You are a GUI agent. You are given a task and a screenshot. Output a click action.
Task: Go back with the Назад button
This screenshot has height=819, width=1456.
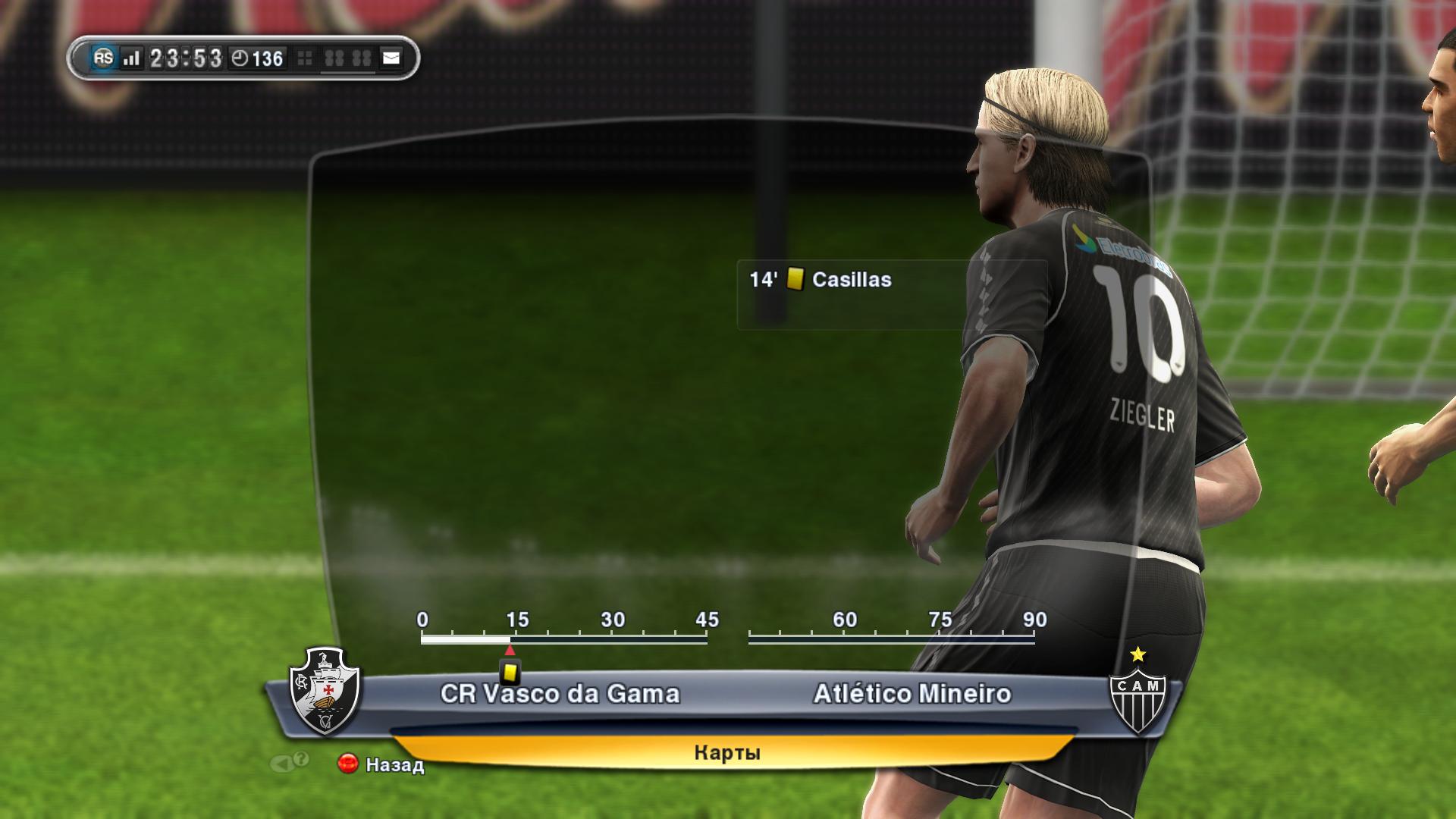[381, 764]
